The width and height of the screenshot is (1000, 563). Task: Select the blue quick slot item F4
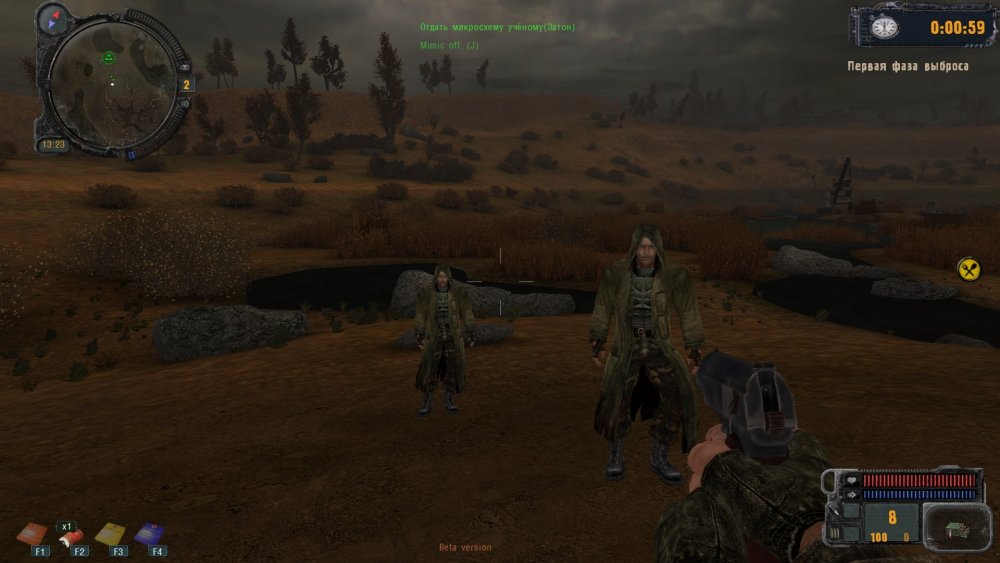coord(150,534)
